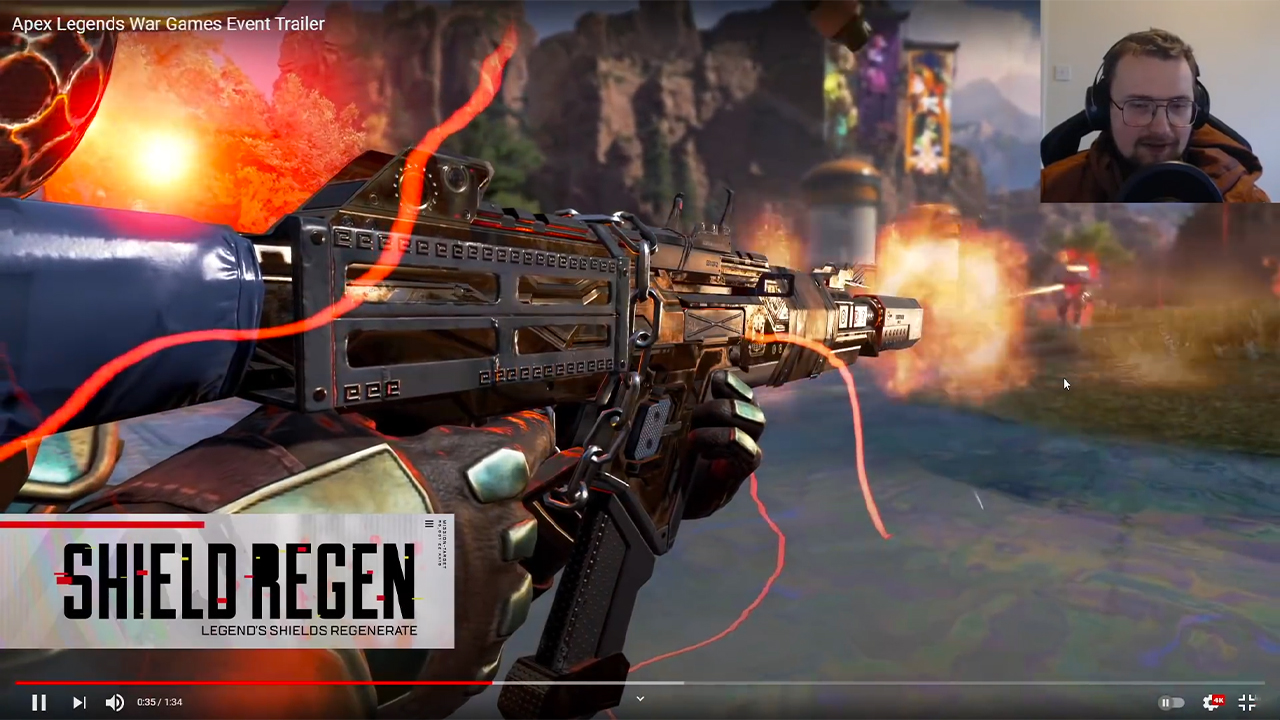Viewport: 1280px width, 720px height.
Task: Click the pause icon inside the control bar
Action: click(x=40, y=702)
